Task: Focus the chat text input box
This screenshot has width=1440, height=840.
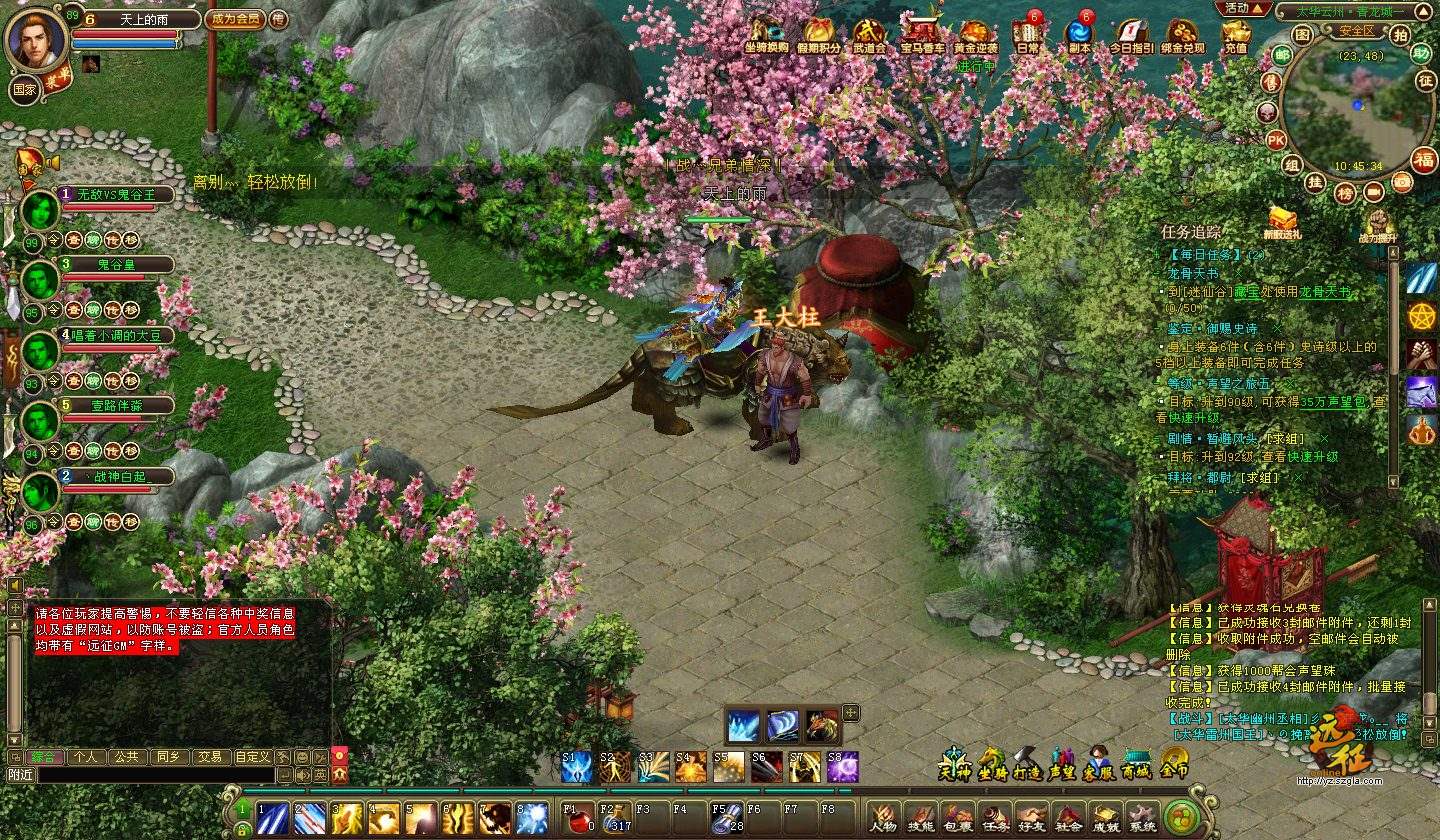Action: [155, 774]
